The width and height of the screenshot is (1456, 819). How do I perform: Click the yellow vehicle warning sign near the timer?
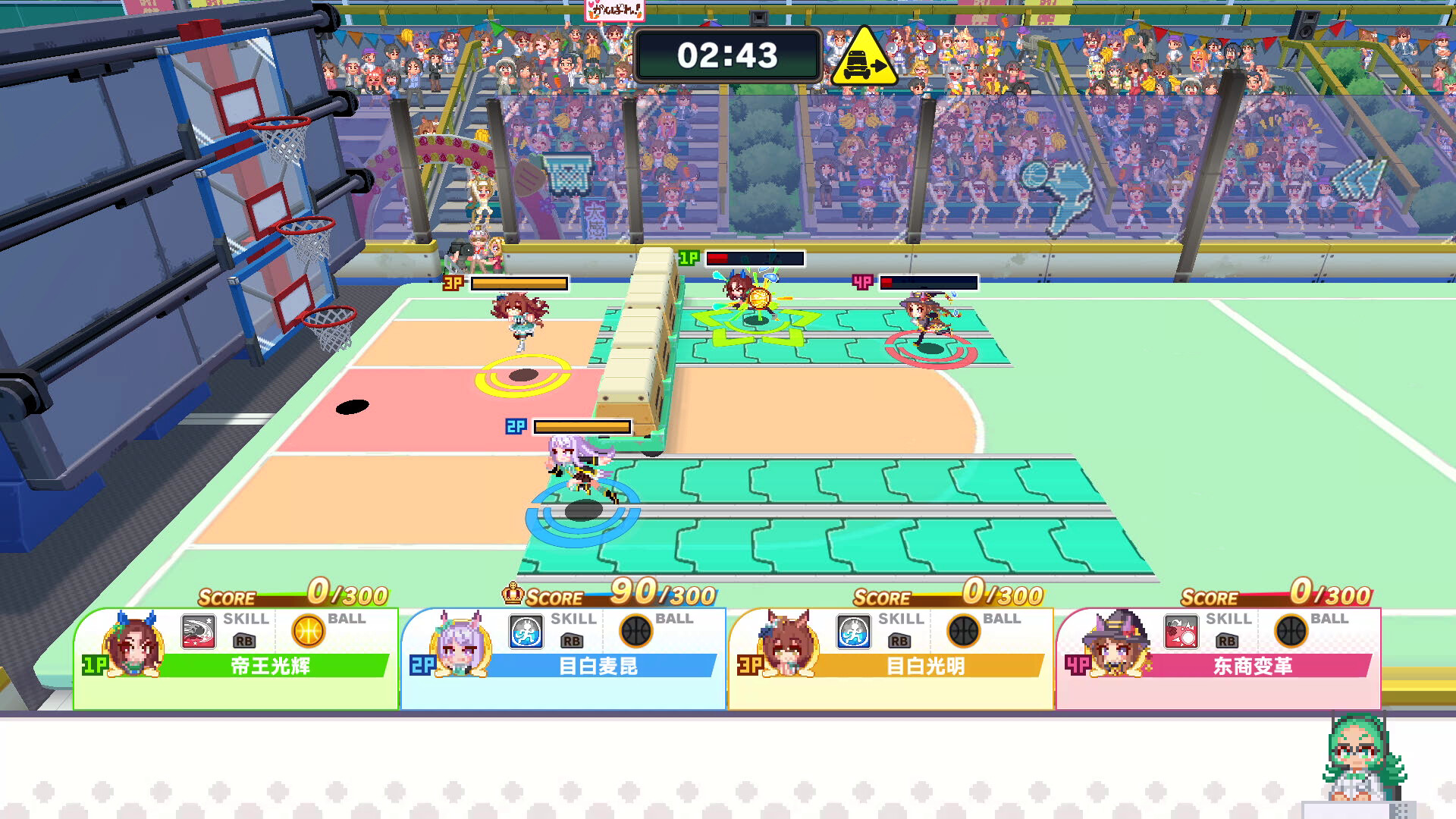click(864, 57)
